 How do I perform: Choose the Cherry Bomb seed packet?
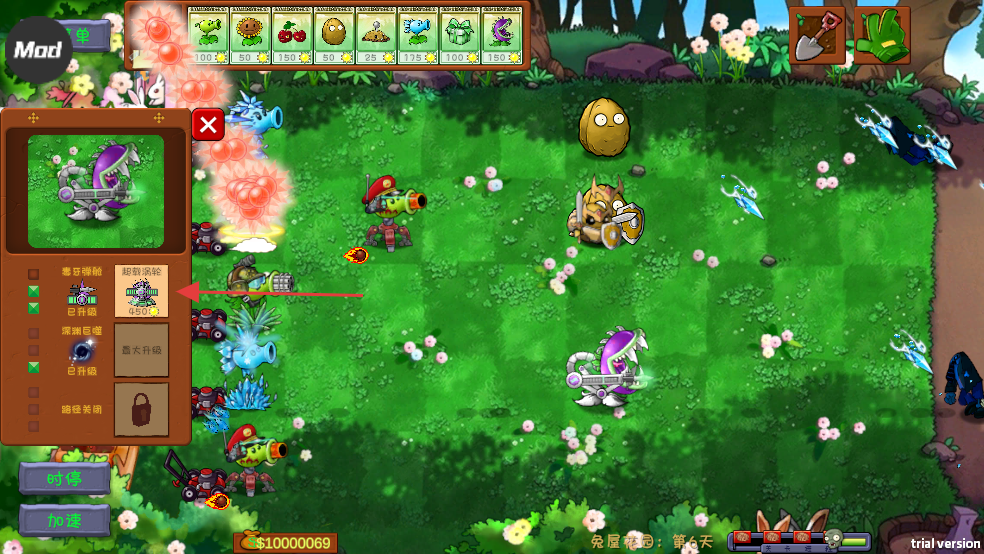(292, 36)
